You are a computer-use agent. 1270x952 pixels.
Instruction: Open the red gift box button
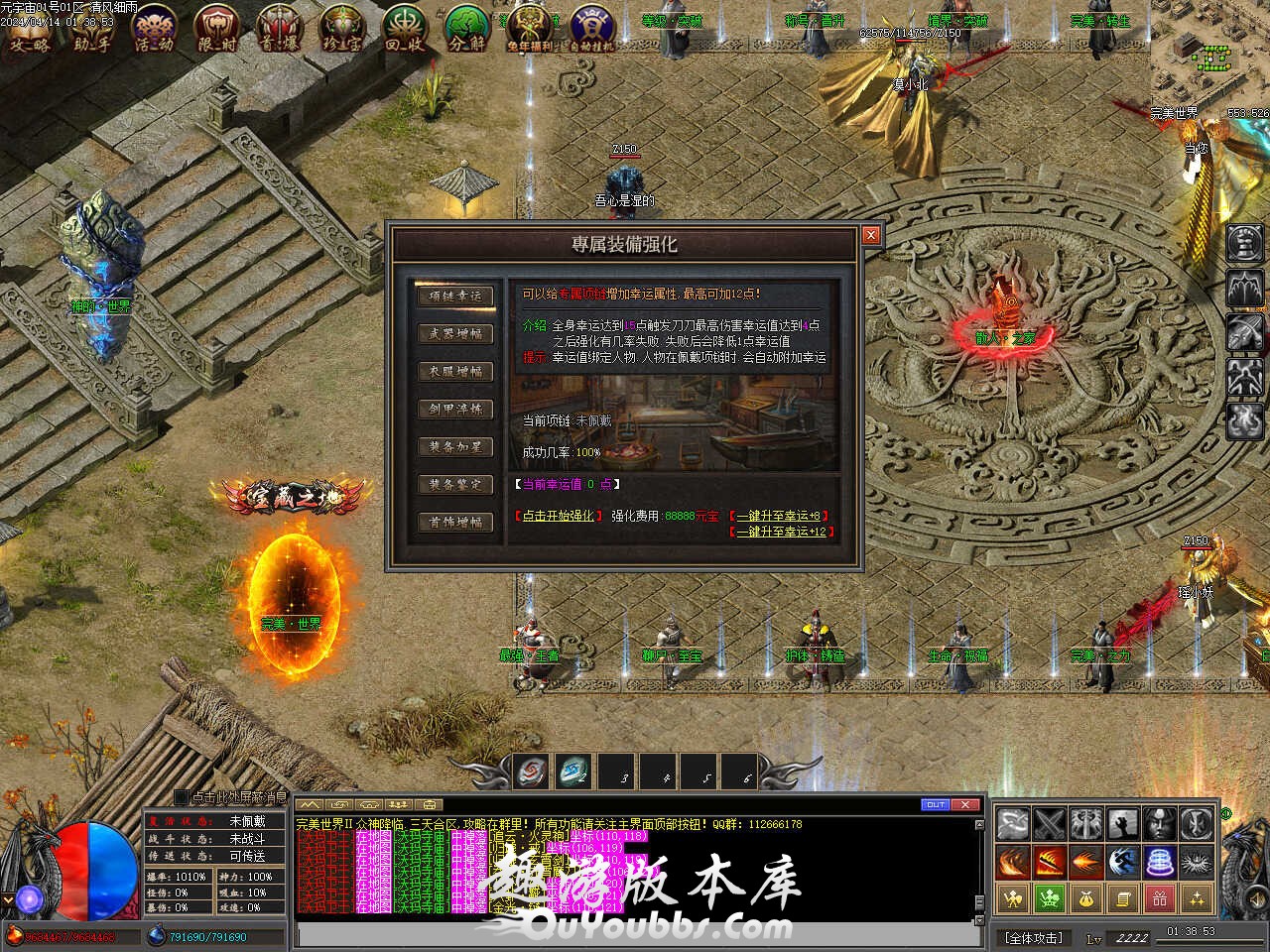point(1160,899)
